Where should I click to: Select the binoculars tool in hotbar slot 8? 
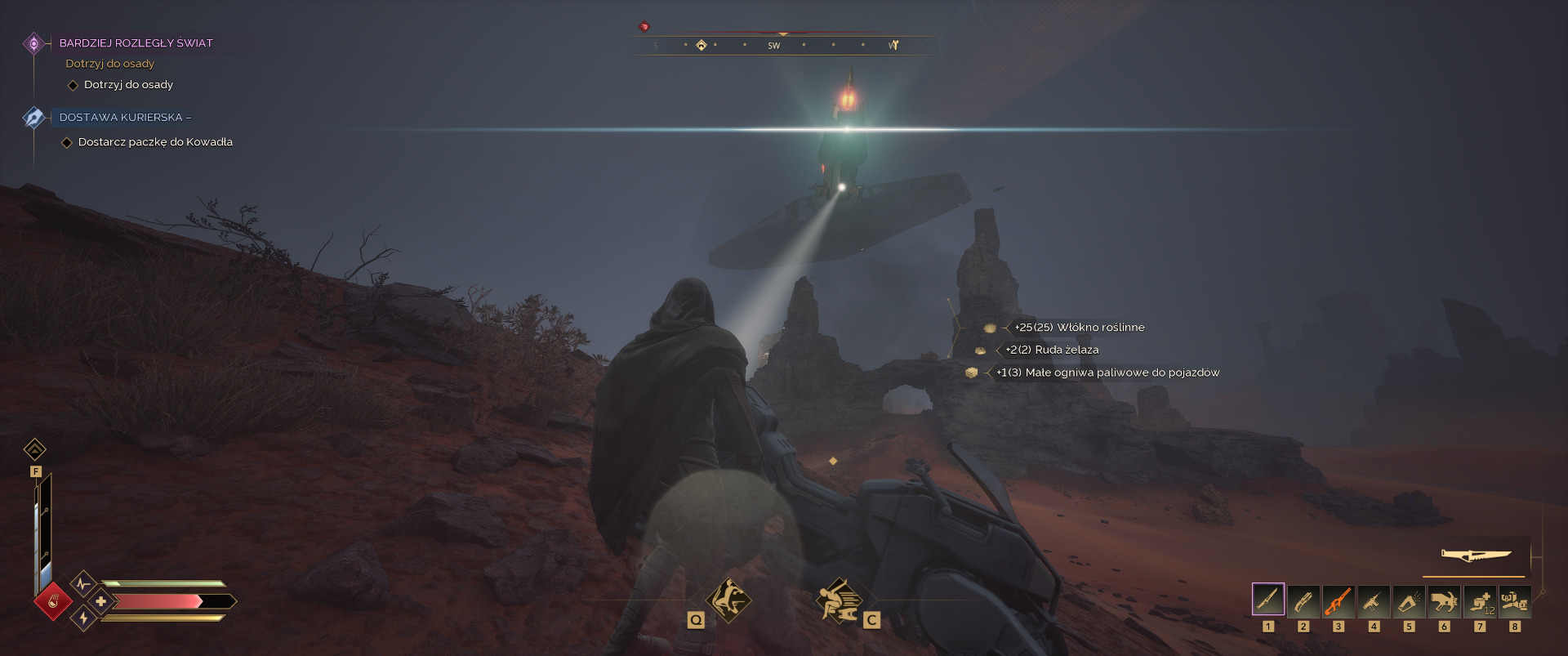(1514, 601)
